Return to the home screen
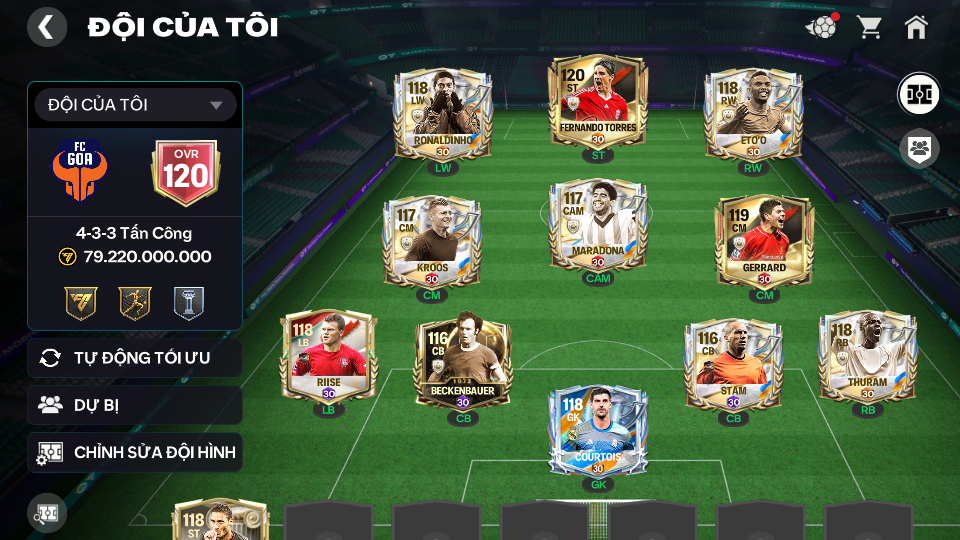The image size is (960, 540). click(x=916, y=27)
